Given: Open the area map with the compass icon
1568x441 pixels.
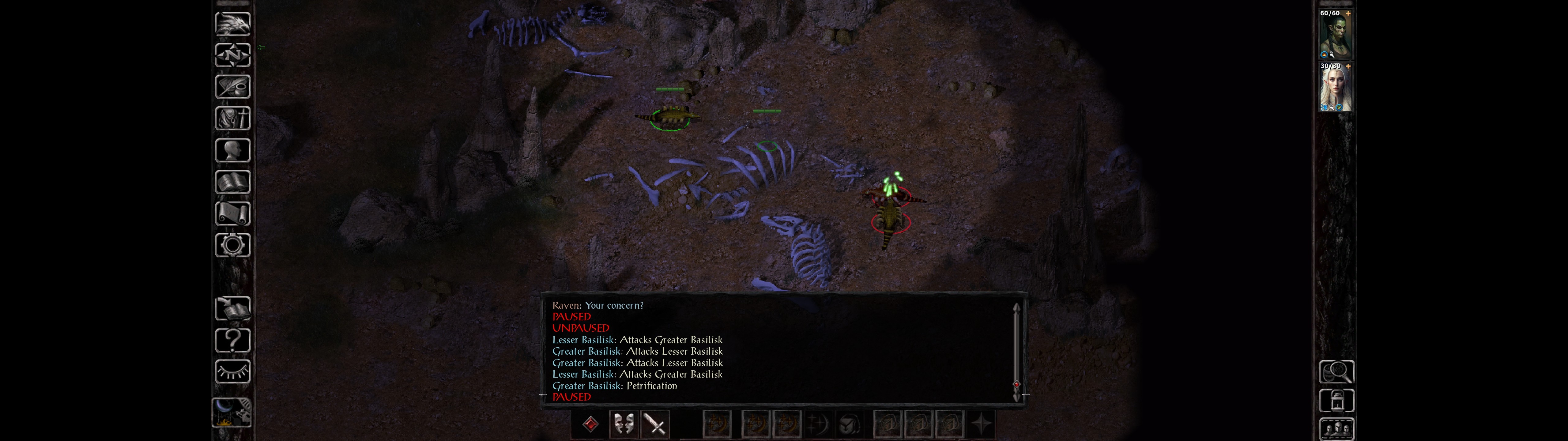Looking at the screenshot, I should [x=232, y=55].
